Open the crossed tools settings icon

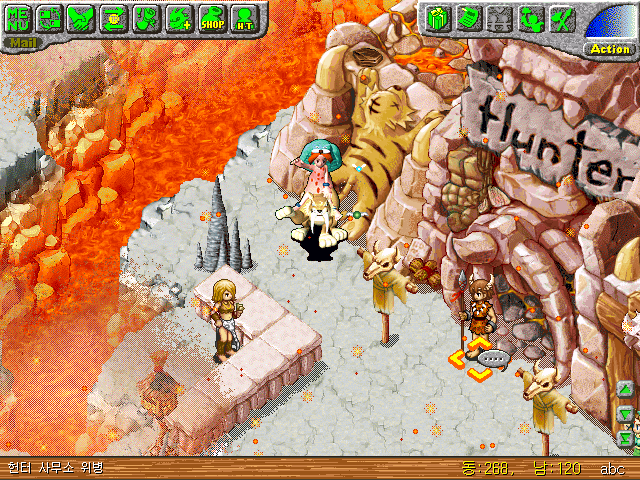click(562, 18)
